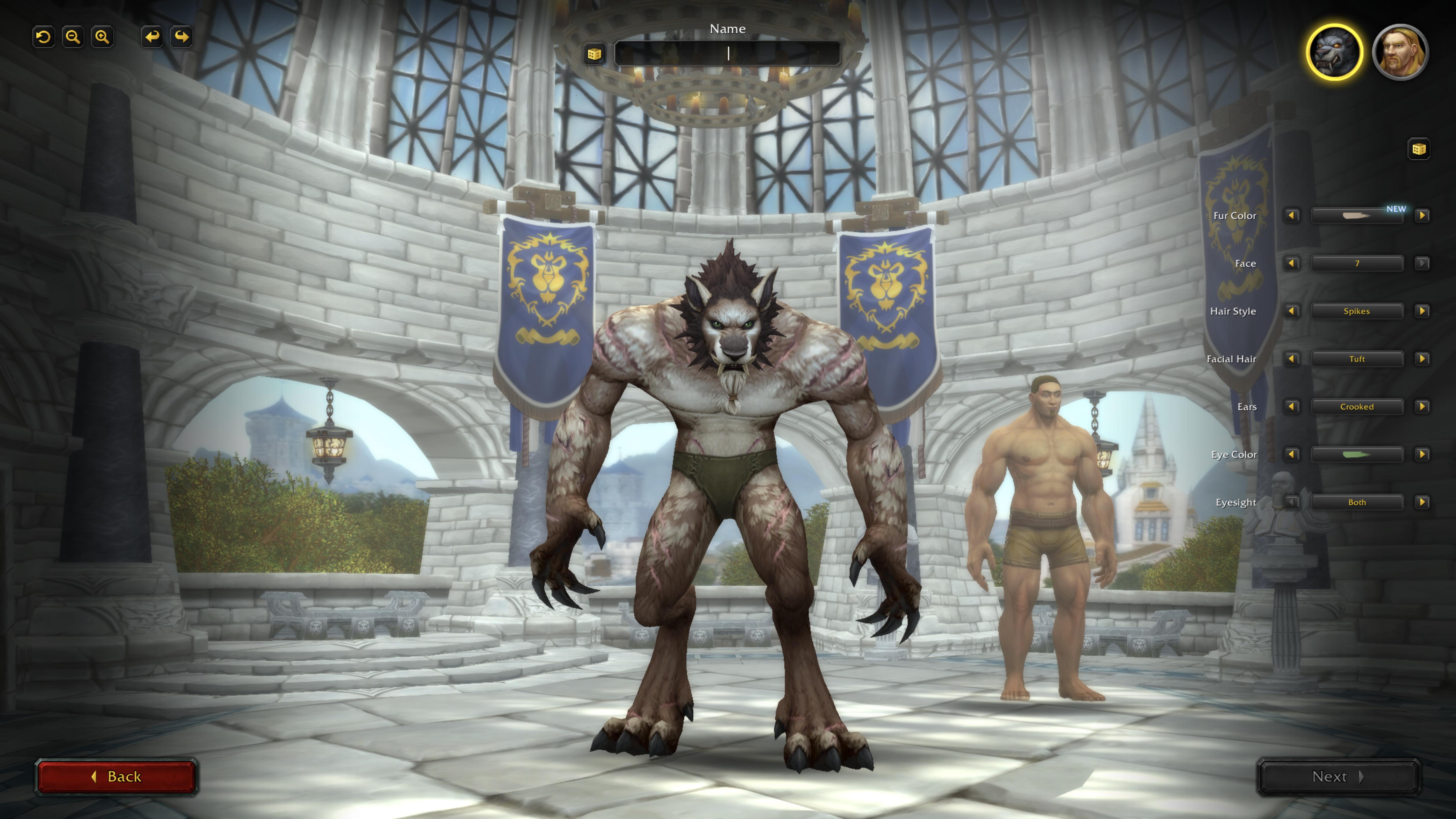Viewport: 1456px width, 819px height.
Task: Go to previous Face option
Action: (x=1292, y=263)
